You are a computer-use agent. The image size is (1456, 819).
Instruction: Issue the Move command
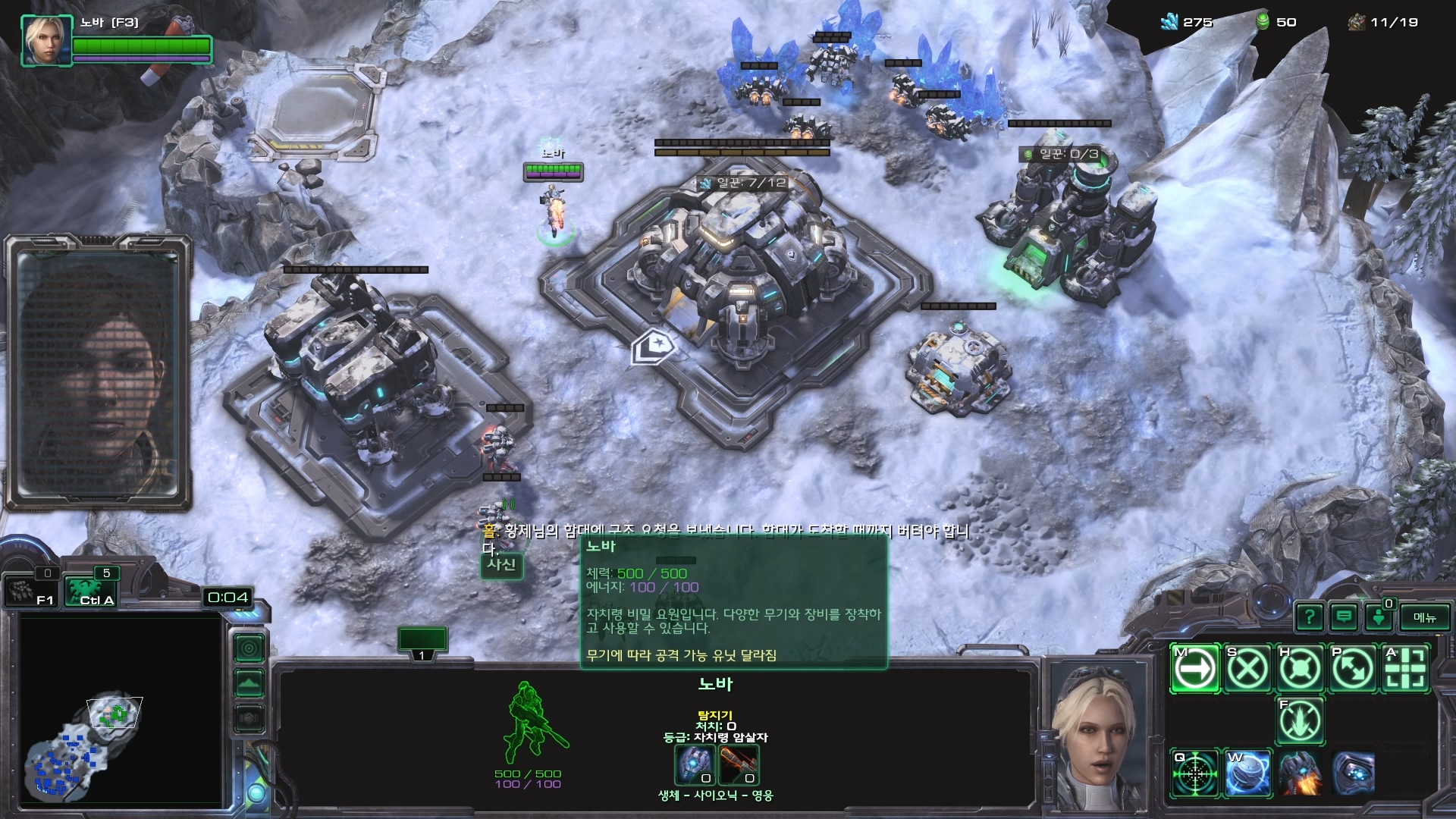[1195, 669]
